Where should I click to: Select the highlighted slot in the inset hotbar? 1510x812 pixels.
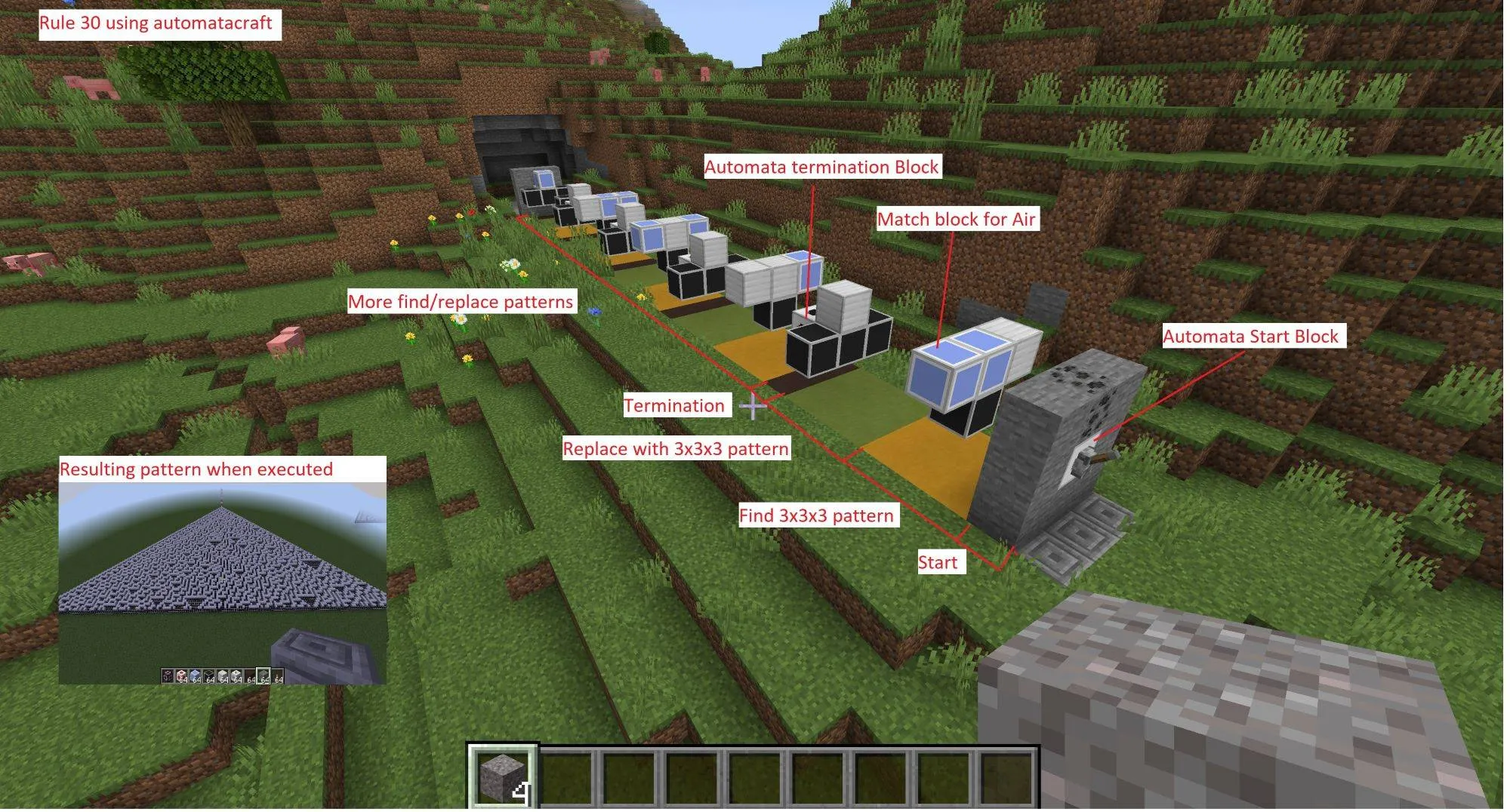(263, 677)
